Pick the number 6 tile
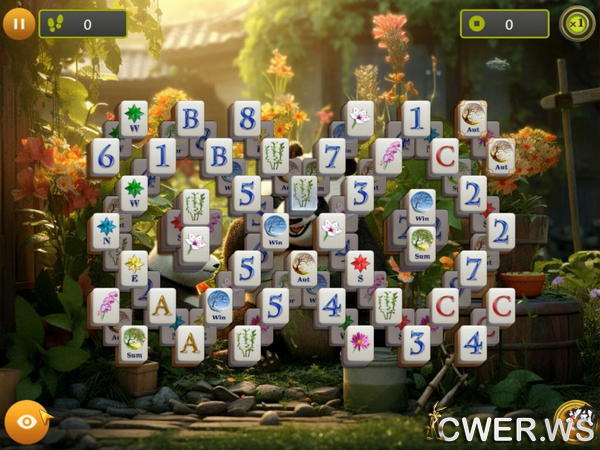Screen dimensions: 600x450 coord(104,154)
